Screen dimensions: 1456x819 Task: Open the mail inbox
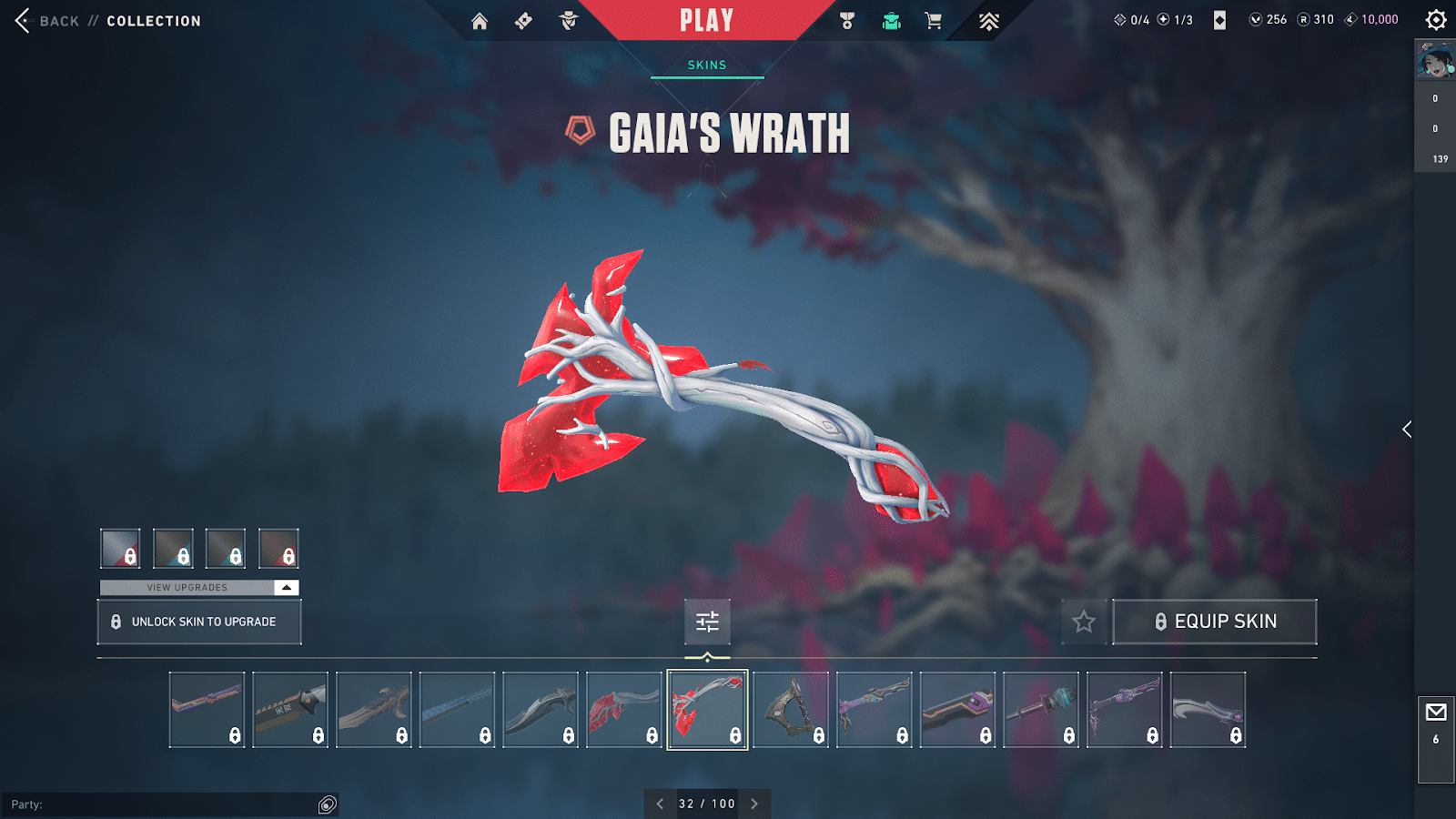(1436, 713)
